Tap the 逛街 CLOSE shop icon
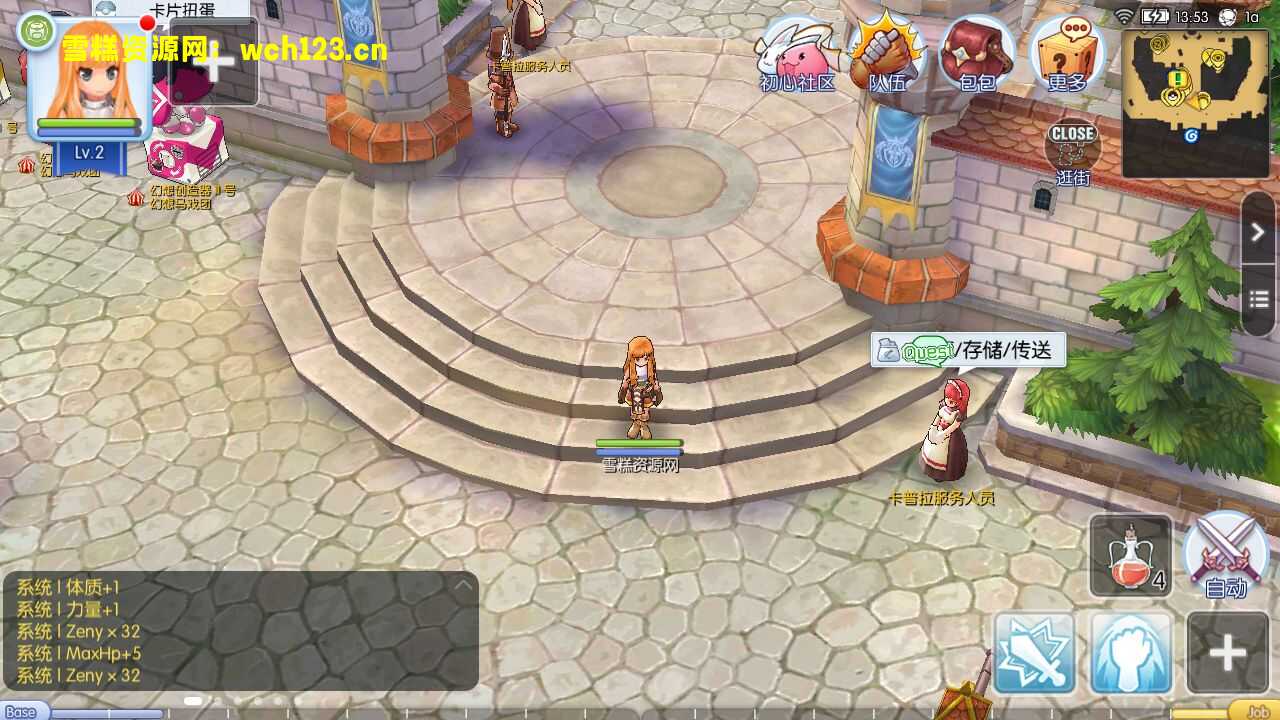 click(1072, 150)
